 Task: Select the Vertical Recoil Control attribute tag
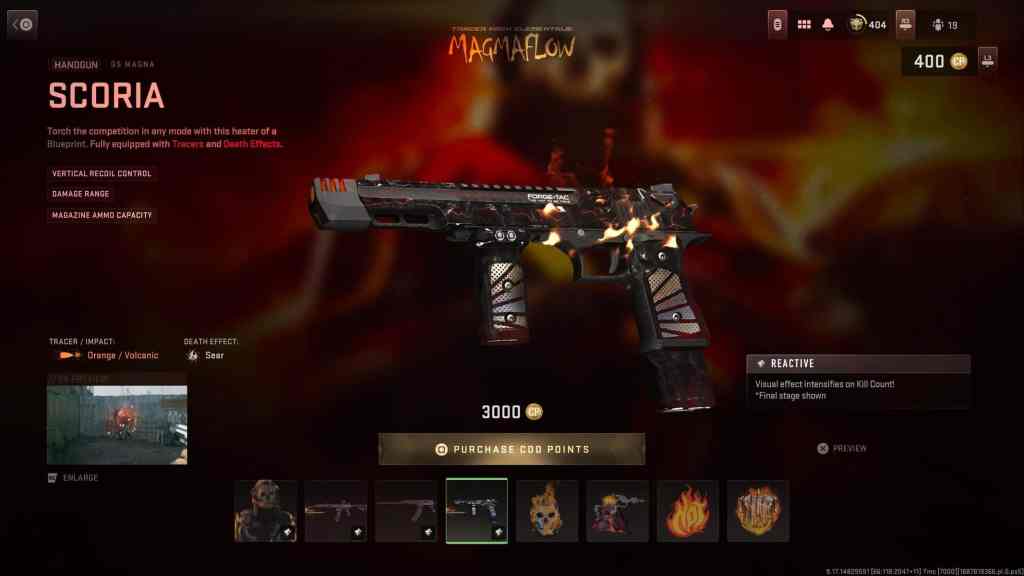pos(102,173)
